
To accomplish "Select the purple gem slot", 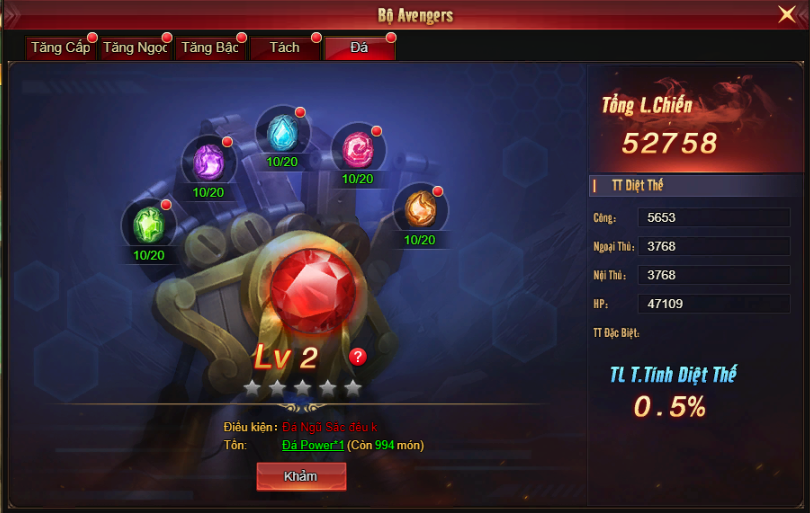I will (208, 161).
